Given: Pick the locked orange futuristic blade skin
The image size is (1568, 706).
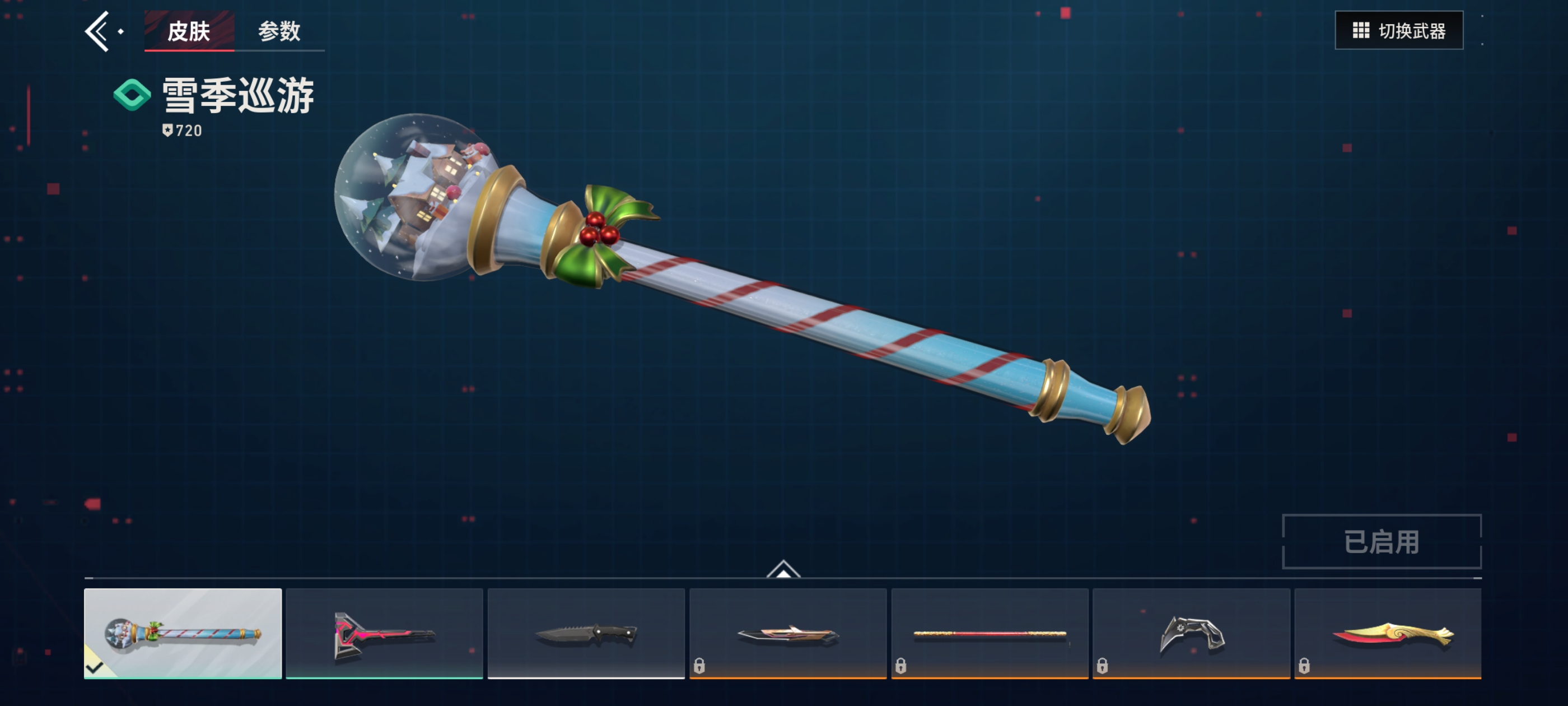Looking at the screenshot, I should click(788, 634).
